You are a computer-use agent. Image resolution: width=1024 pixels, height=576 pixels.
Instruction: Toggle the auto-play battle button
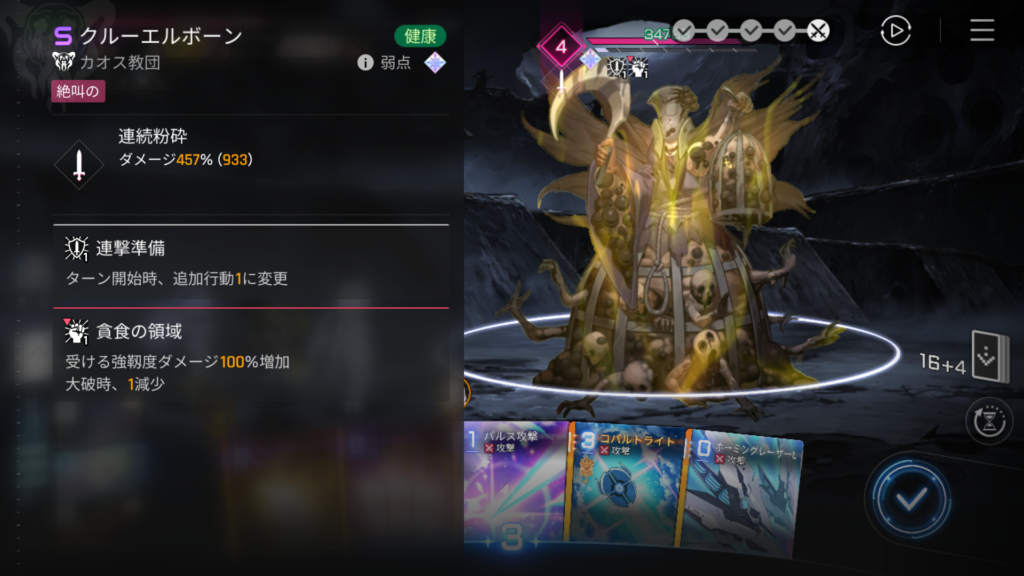(895, 31)
